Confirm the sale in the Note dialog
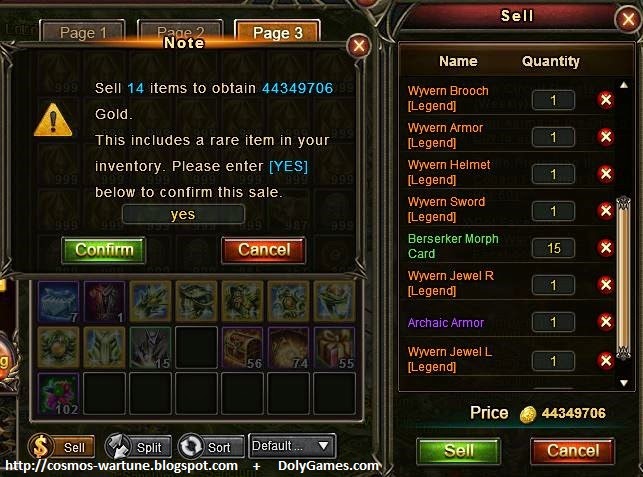Screen dimensions: 643x477 [x=103, y=249]
